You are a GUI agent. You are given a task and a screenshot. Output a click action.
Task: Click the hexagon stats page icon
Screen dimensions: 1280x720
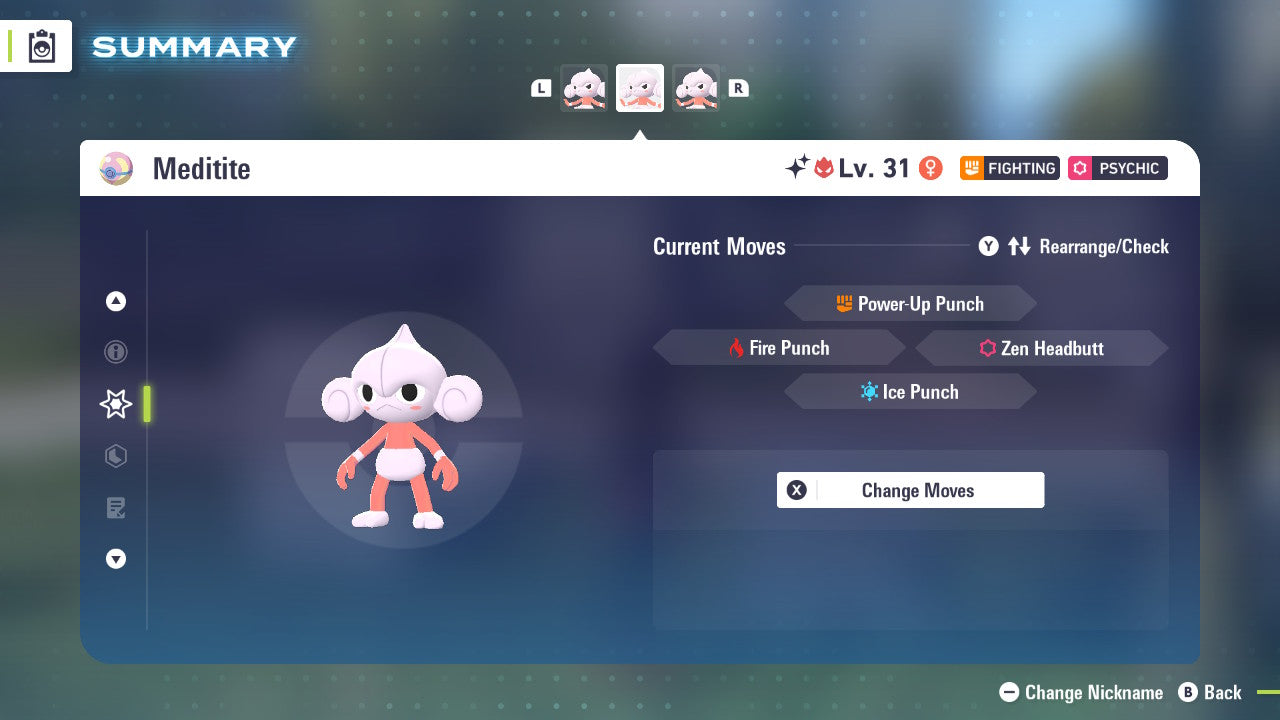(x=116, y=456)
